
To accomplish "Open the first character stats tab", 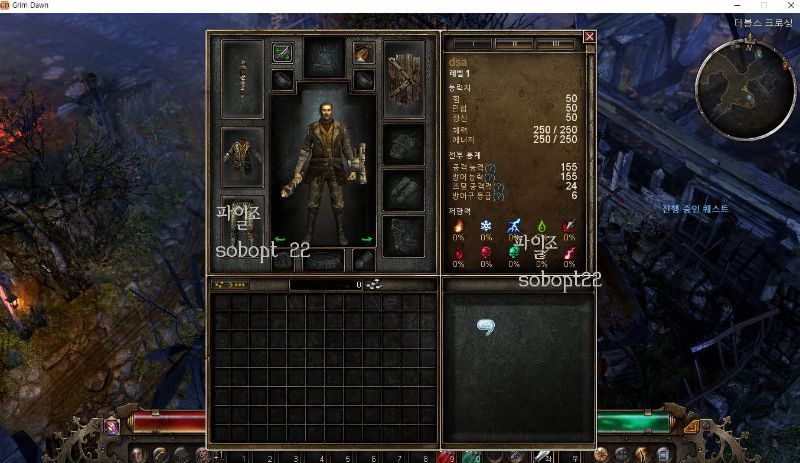I will point(472,44).
